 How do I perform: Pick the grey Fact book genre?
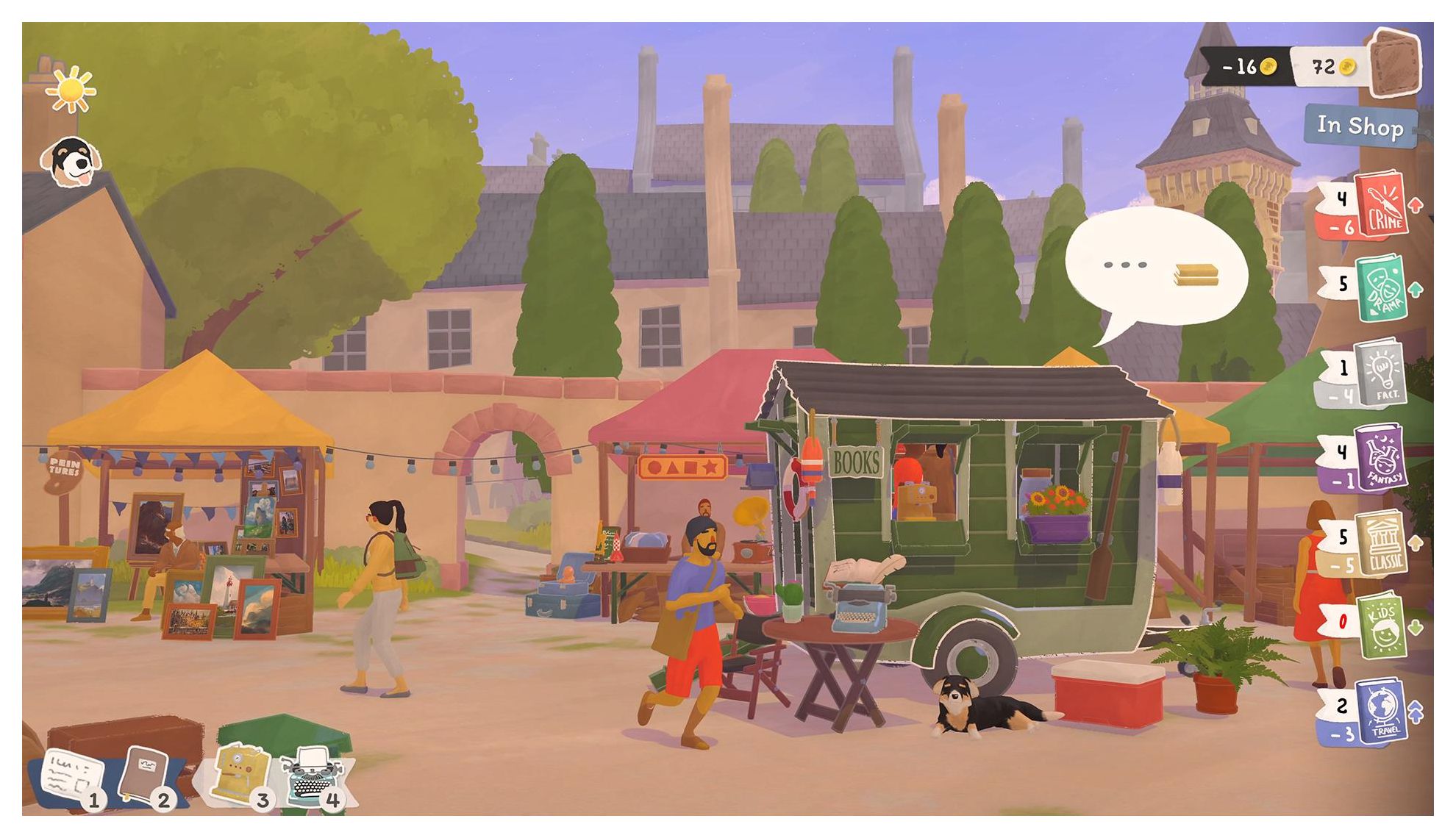click(x=1382, y=373)
